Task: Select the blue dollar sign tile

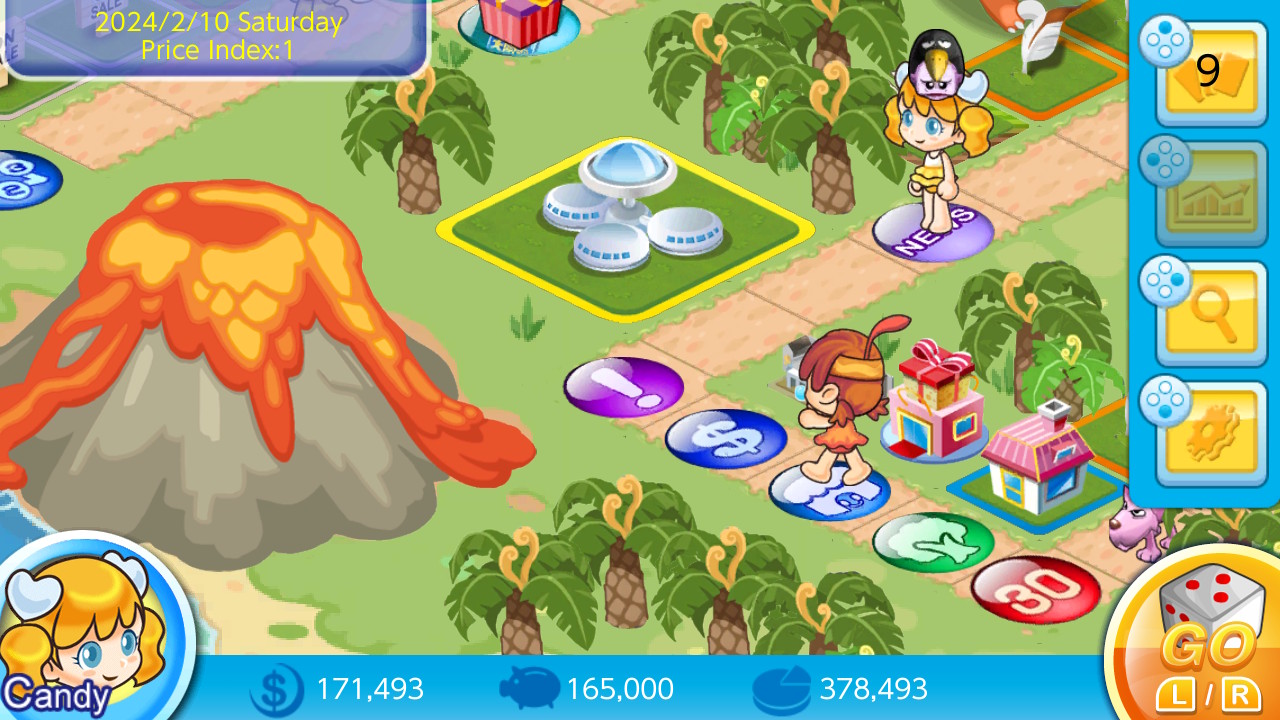Action: click(725, 435)
